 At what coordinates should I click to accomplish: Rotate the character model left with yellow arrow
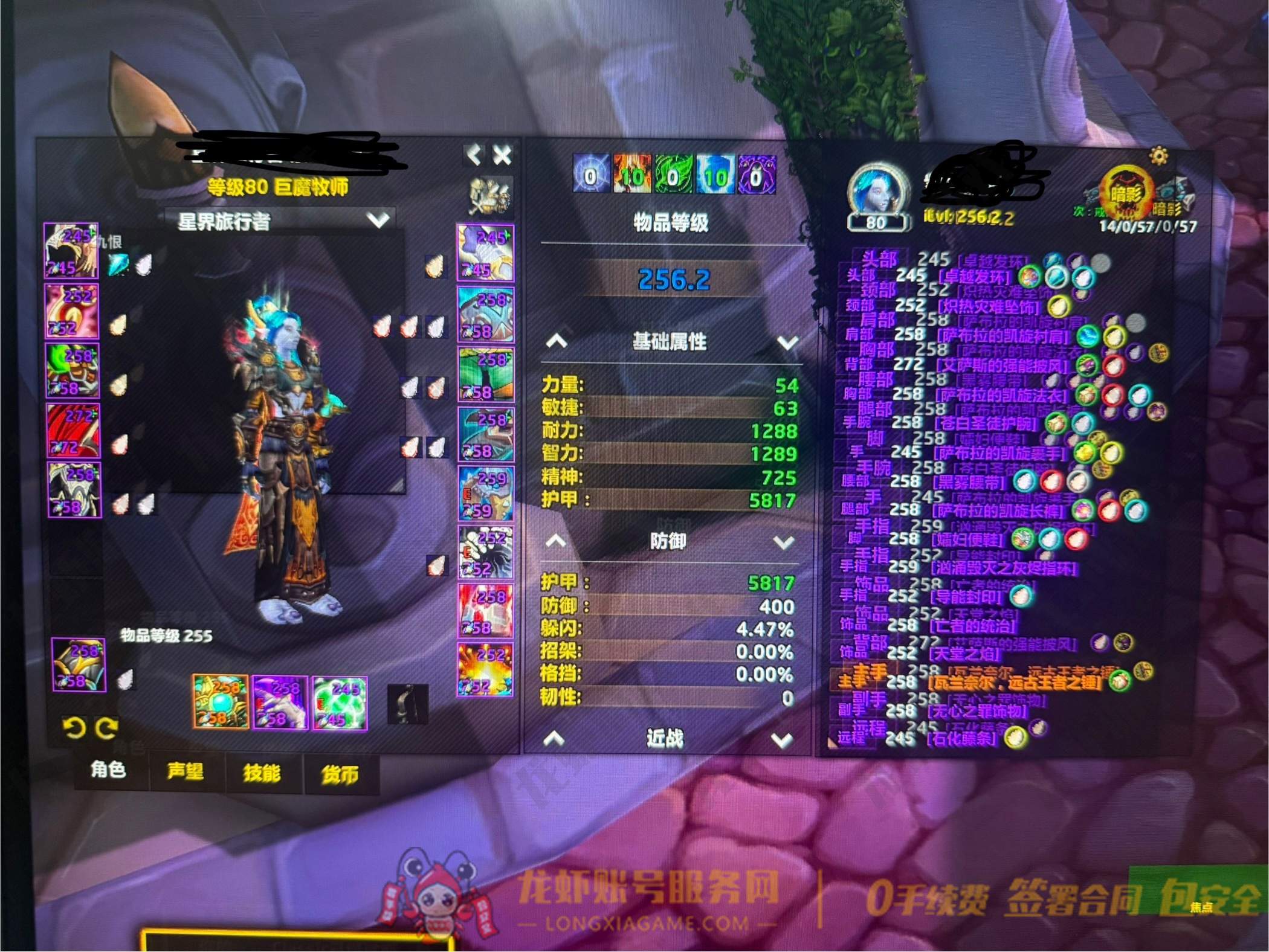pyautogui.click(x=74, y=728)
